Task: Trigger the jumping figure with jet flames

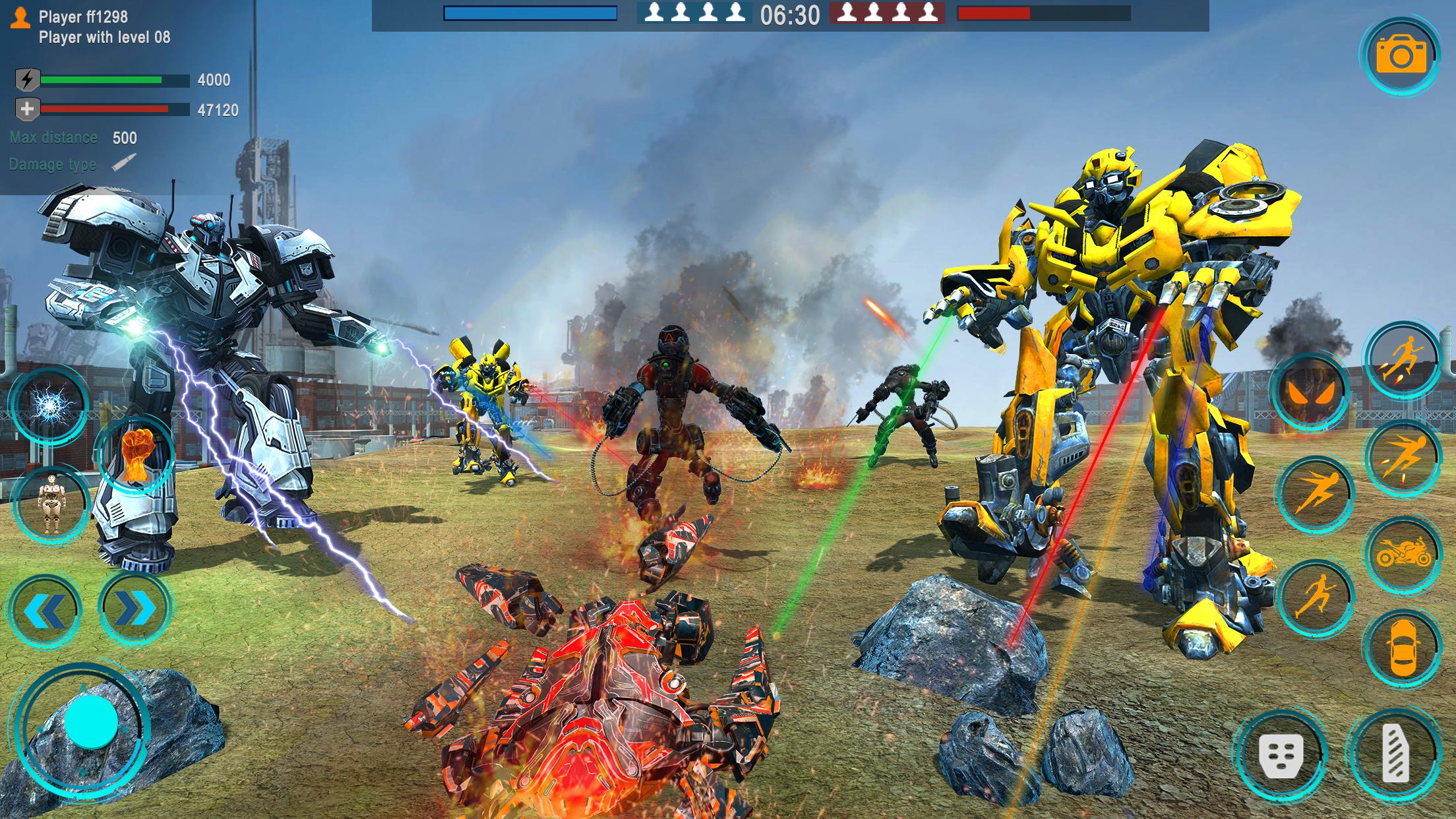Action: 1403,359
